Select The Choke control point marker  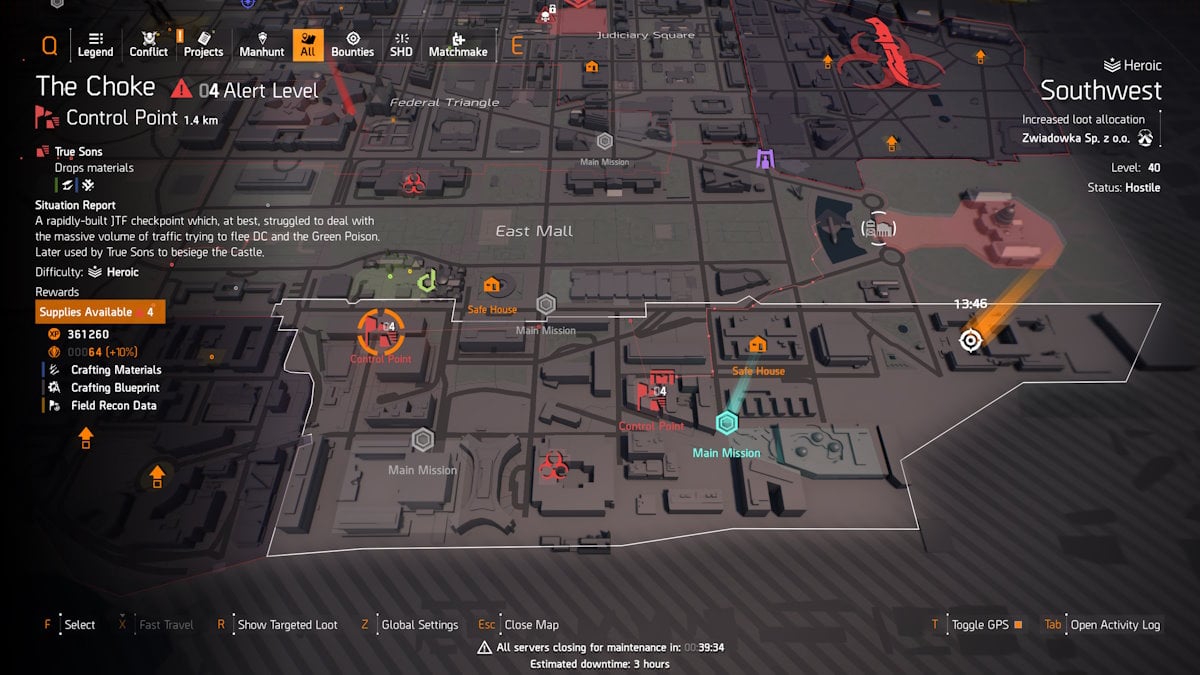(x=381, y=329)
